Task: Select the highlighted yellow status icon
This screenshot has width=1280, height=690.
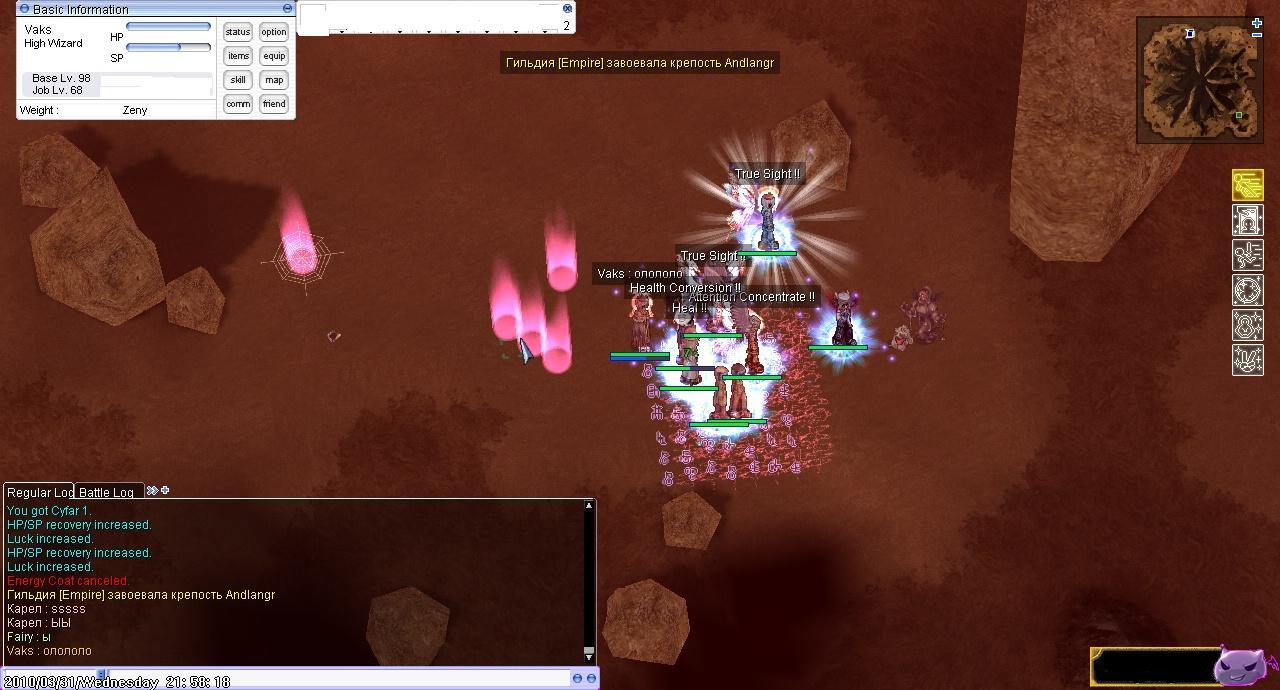Action: point(1247,185)
